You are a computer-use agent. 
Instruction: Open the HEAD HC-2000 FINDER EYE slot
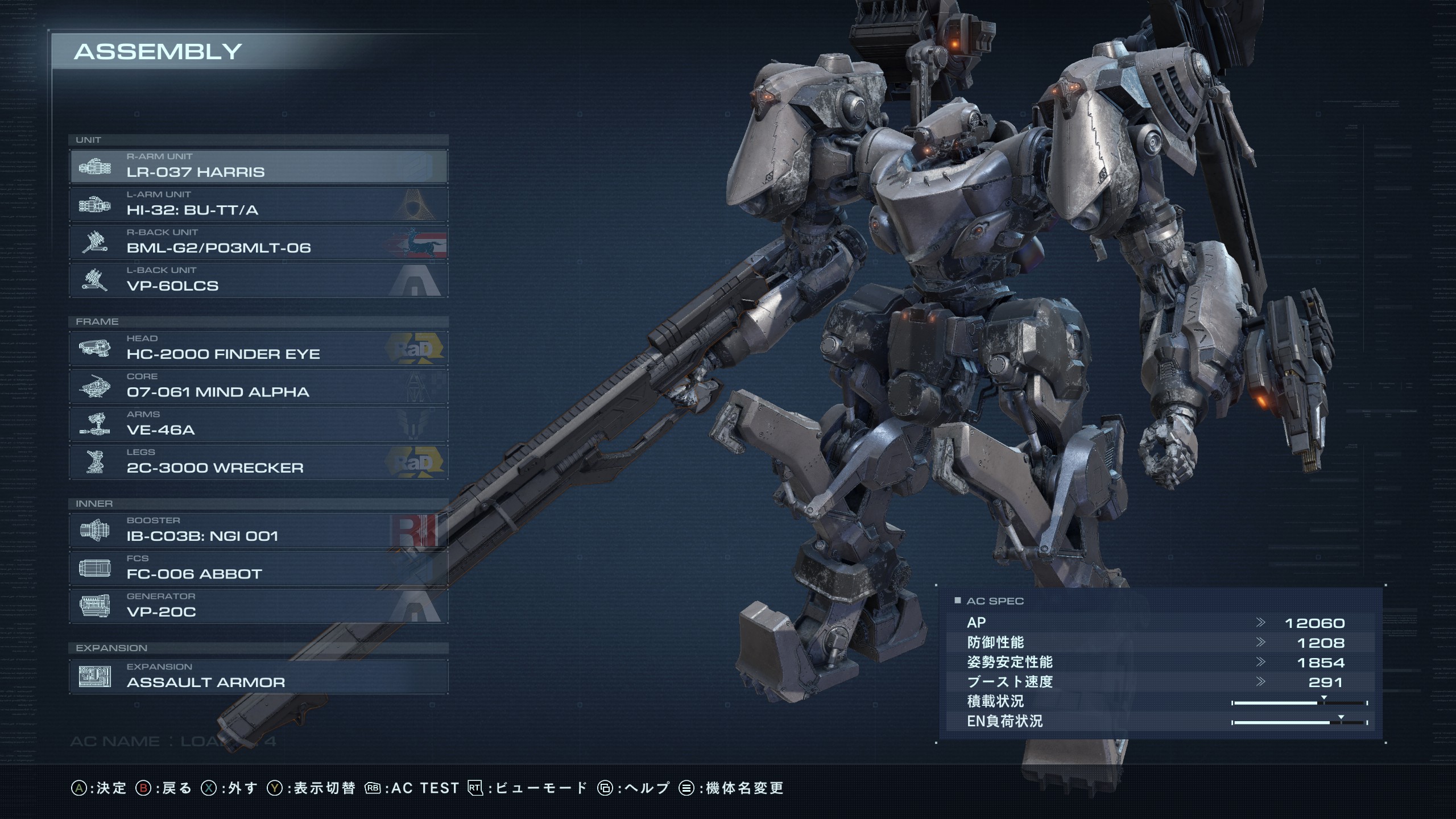pos(259,348)
